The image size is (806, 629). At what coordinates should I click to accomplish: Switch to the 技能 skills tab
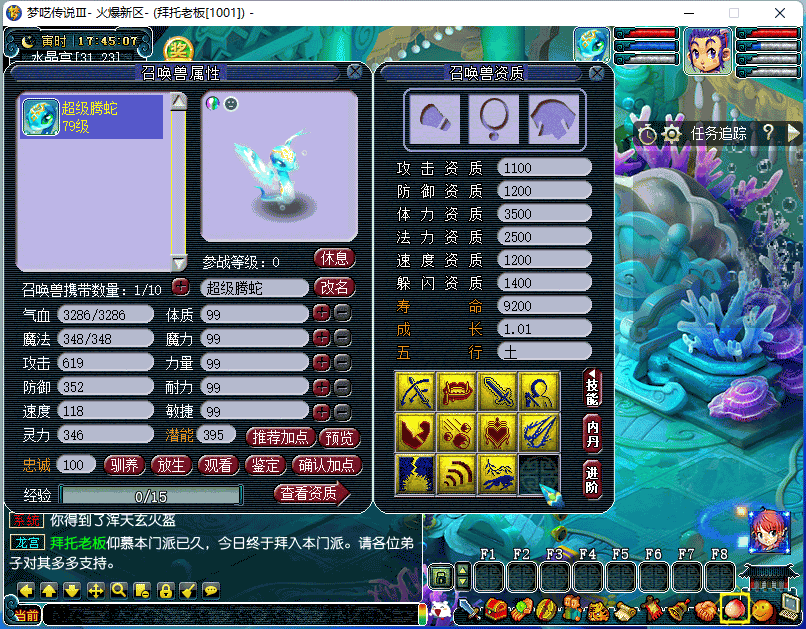coord(593,387)
